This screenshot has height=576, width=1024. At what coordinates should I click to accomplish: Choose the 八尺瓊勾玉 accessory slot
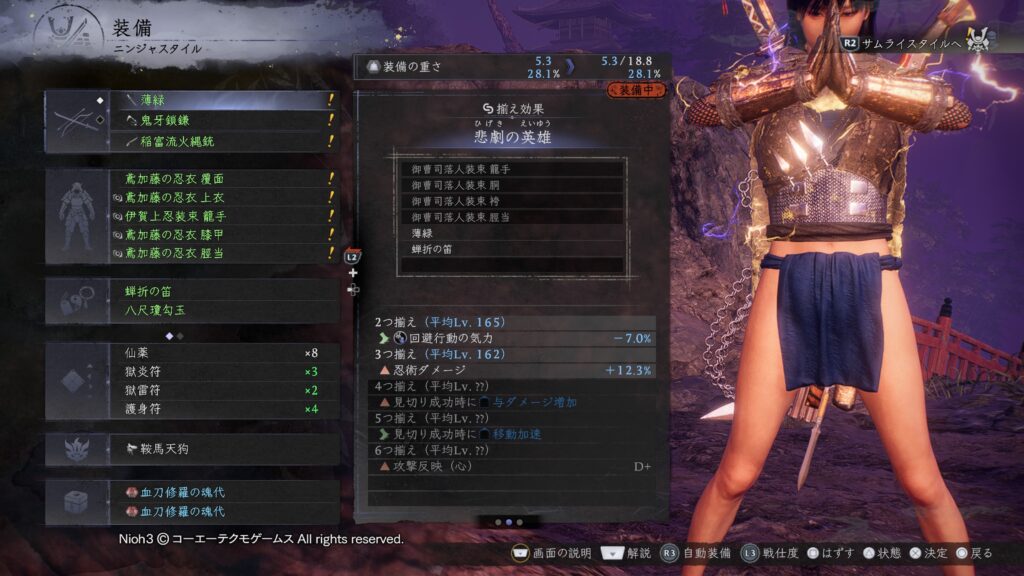[220, 311]
